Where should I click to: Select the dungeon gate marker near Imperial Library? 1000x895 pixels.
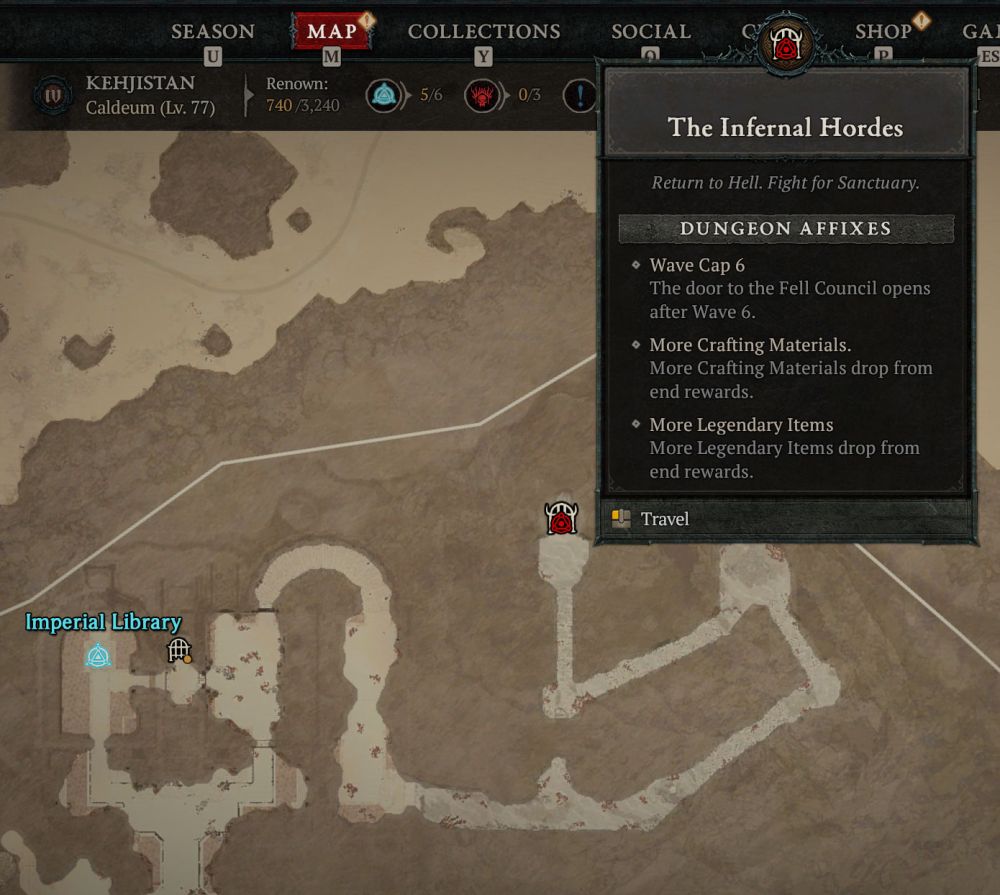pyautogui.click(x=179, y=651)
